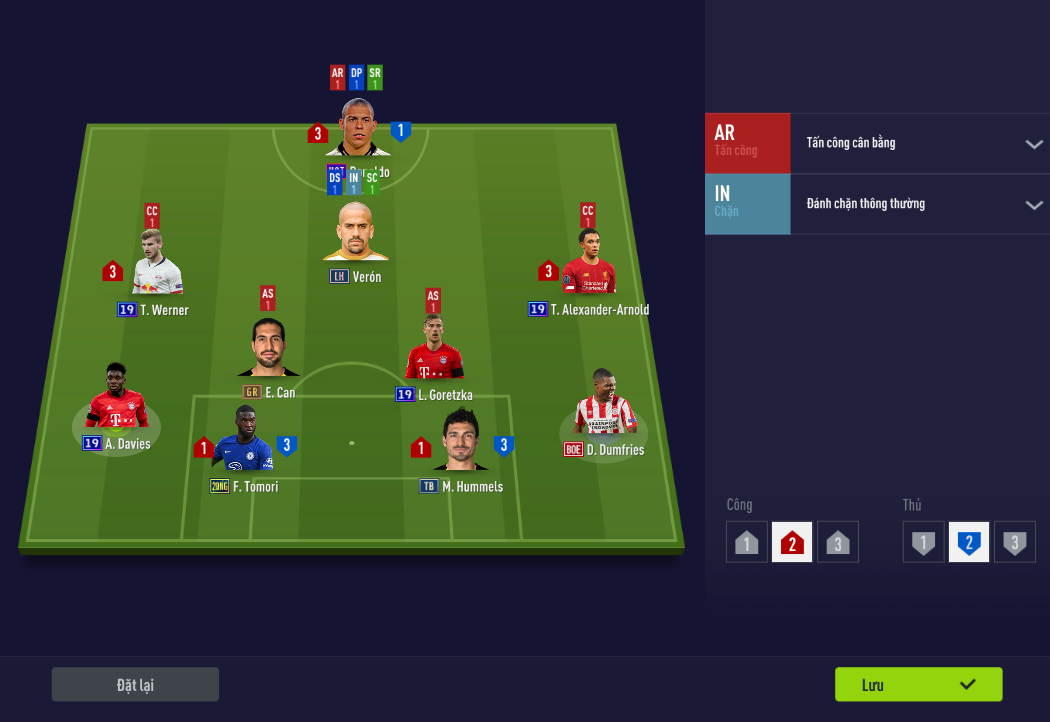Choose L. Goretzka on the pitch

pos(434,348)
